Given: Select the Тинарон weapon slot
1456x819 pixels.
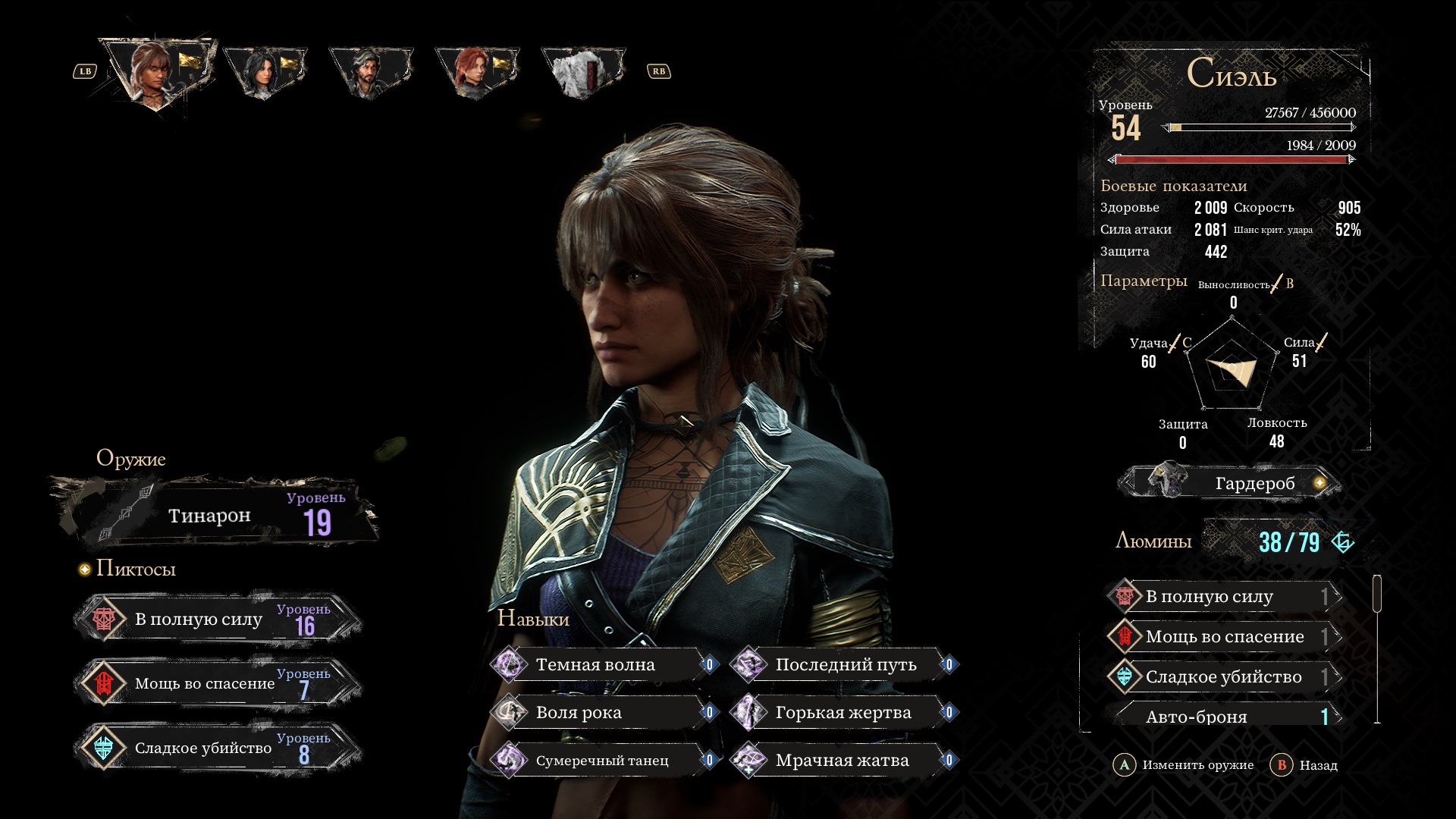Looking at the screenshot, I should point(216,513).
